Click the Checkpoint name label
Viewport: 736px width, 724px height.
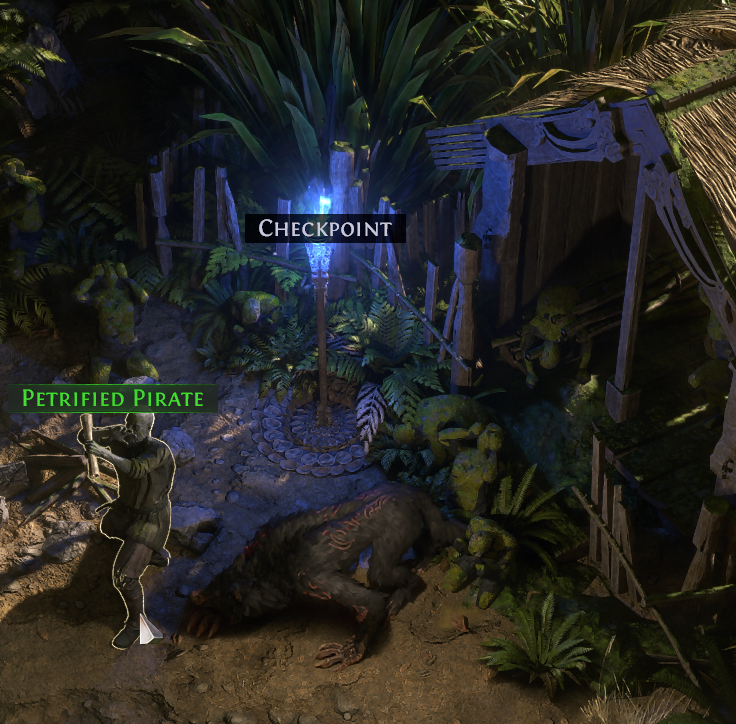[x=325, y=228]
